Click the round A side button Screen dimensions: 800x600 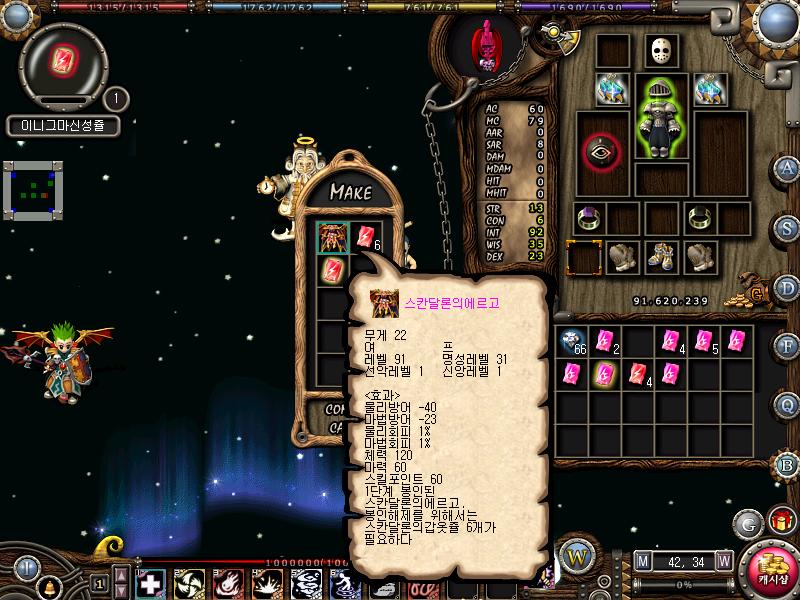(x=787, y=168)
